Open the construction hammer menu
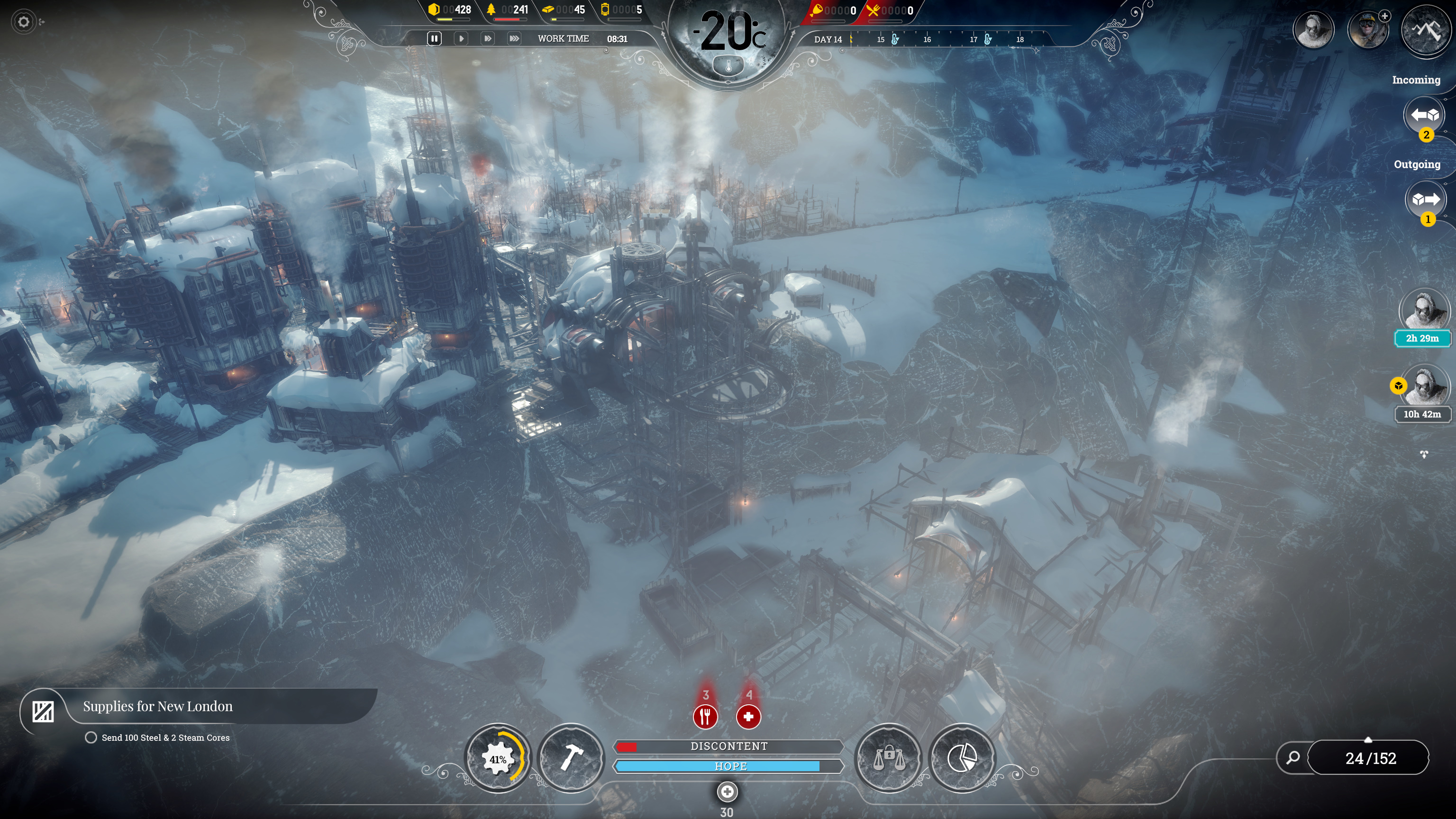 point(571,758)
